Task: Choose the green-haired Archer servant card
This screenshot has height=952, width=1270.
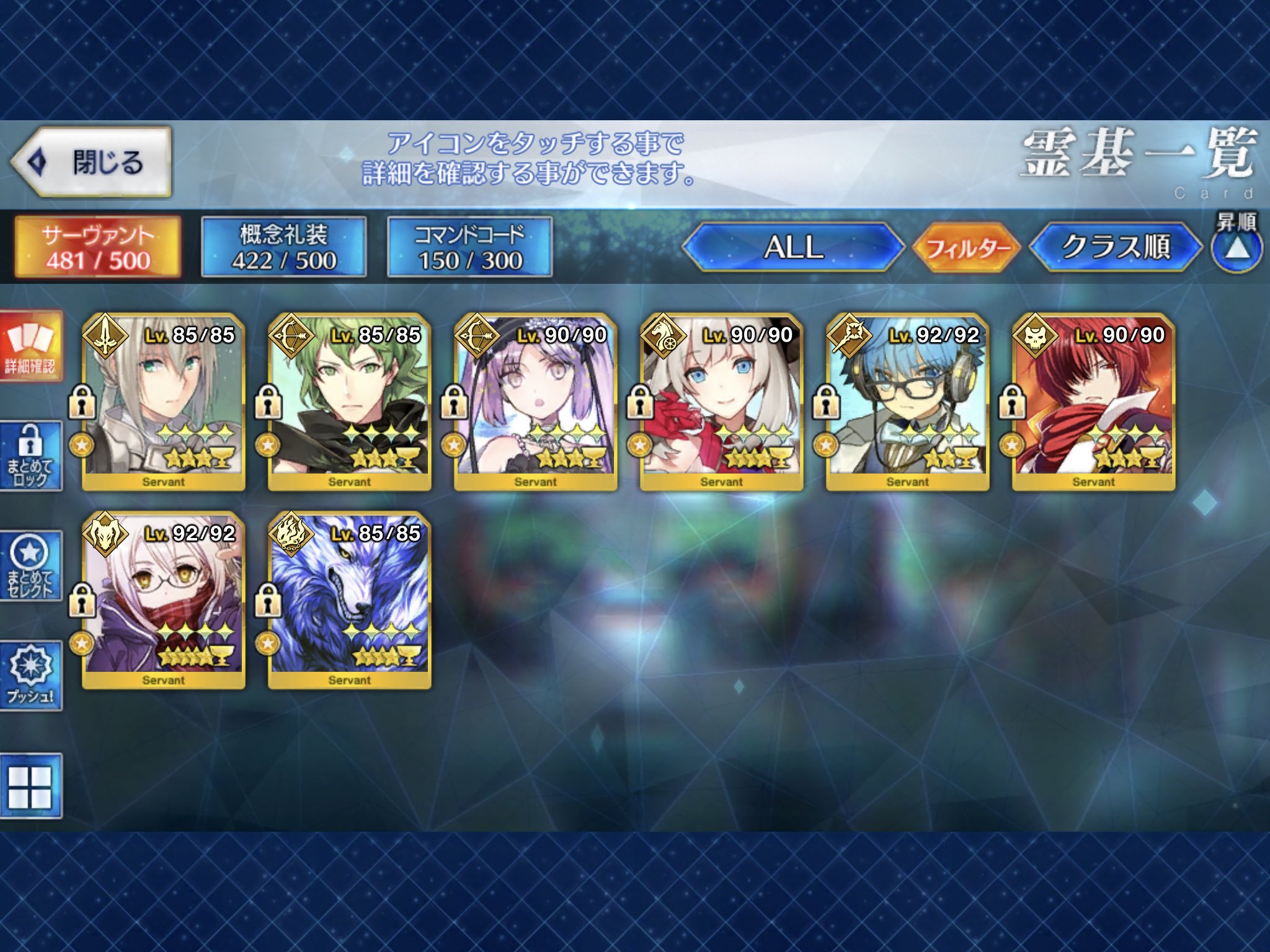Action: tap(349, 402)
